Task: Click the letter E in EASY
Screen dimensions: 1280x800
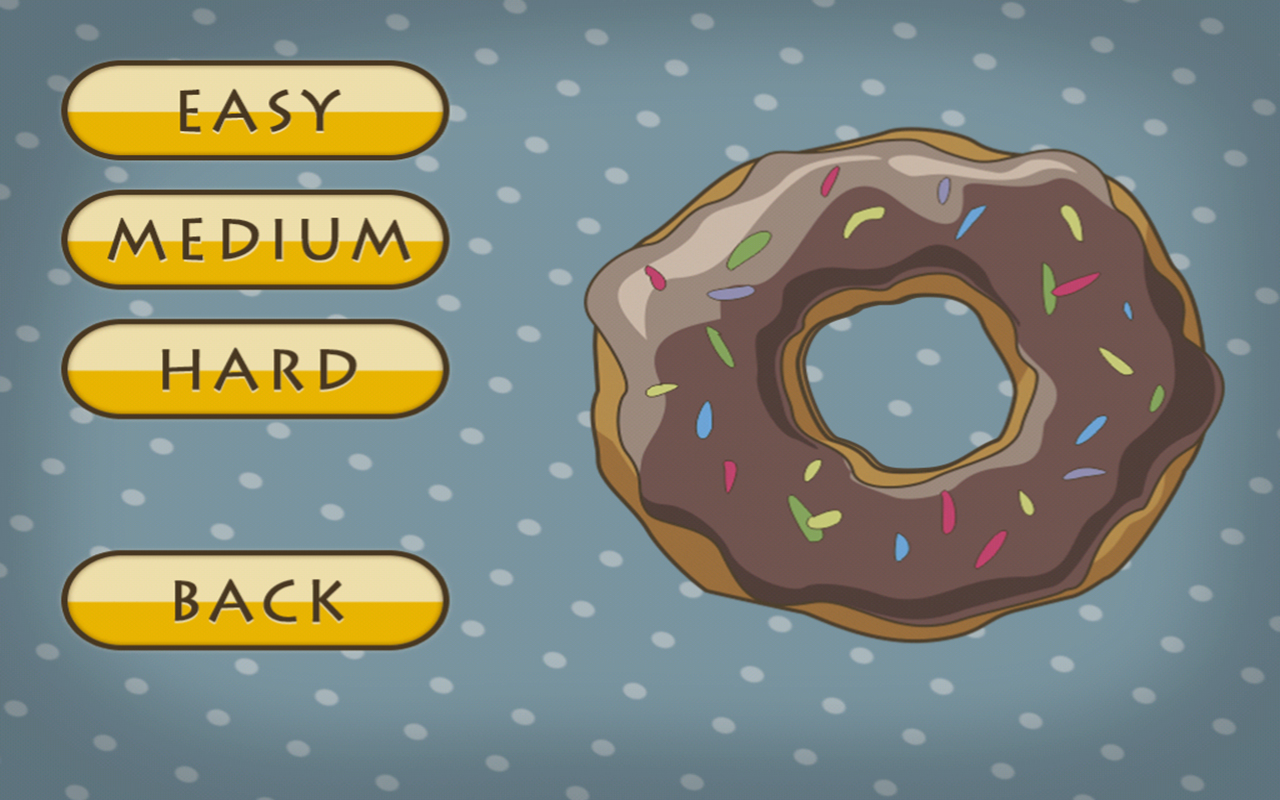Action: coord(190,110)
